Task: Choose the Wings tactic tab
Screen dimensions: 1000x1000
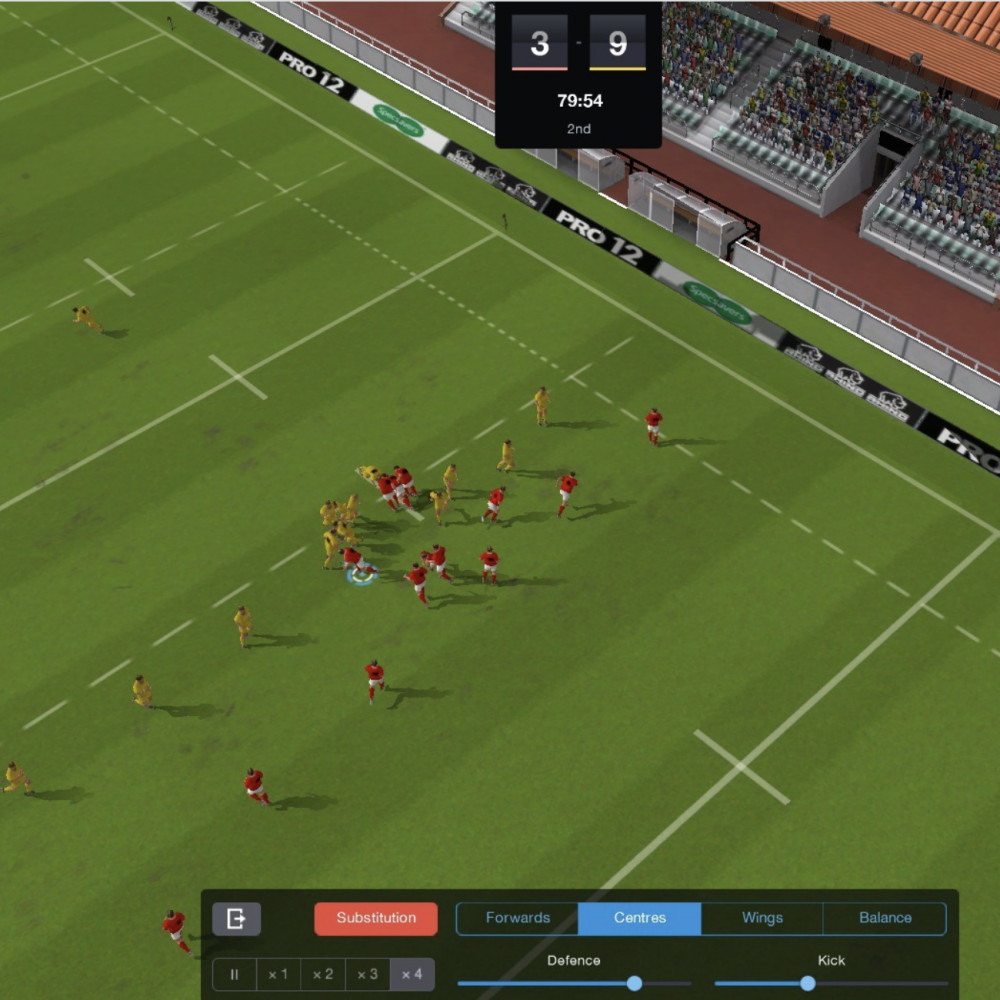Action: coord(762,918)
